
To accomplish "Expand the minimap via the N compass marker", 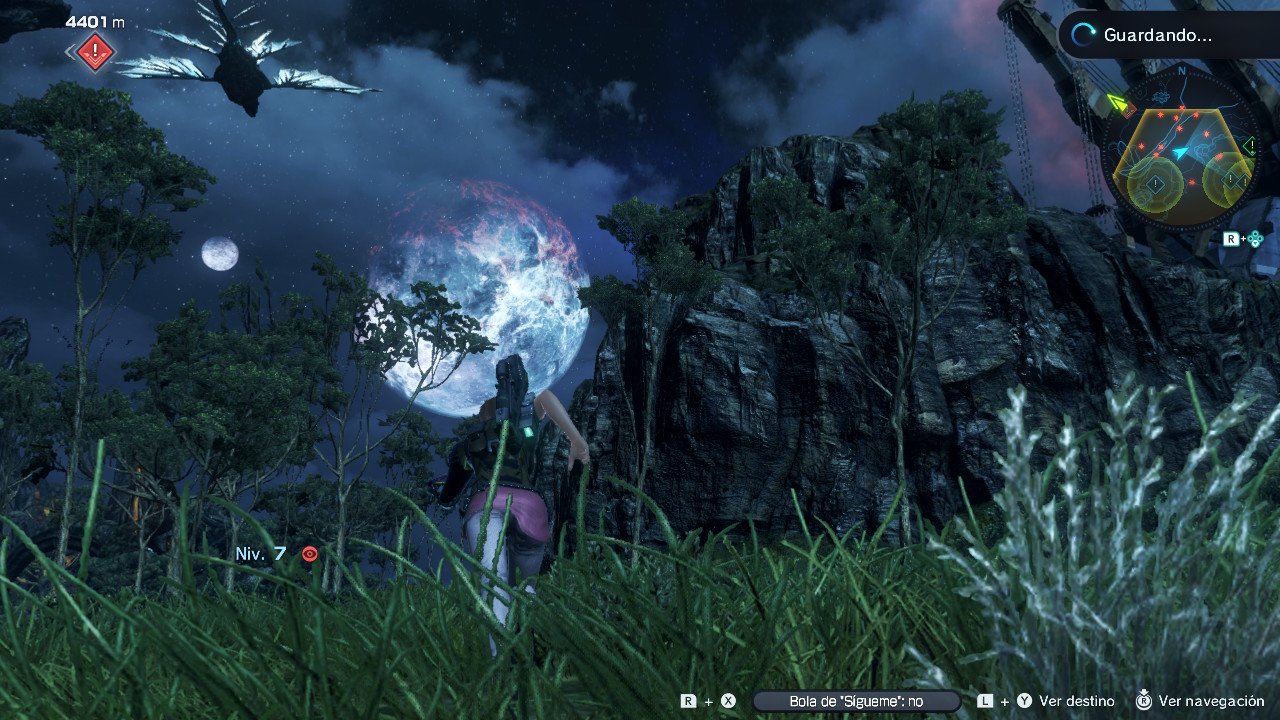I will (x=1182, y=69).
